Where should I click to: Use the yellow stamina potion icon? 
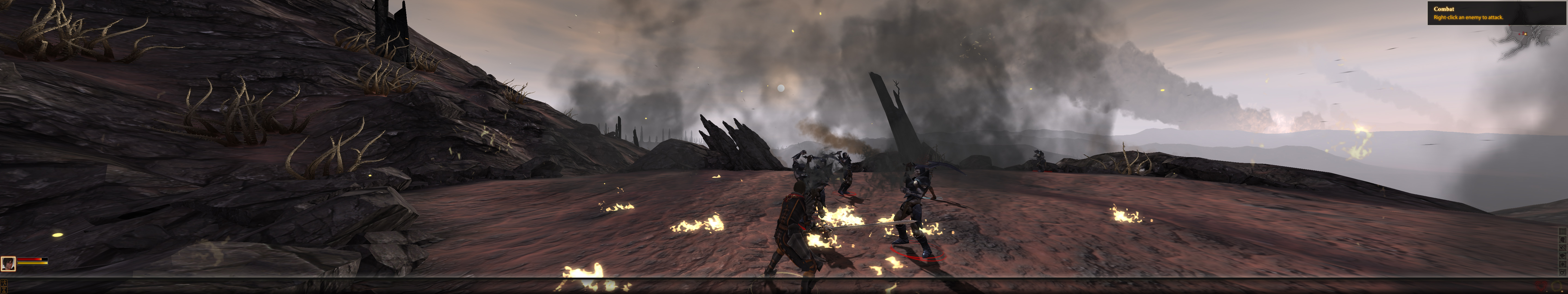(1557, 286)
